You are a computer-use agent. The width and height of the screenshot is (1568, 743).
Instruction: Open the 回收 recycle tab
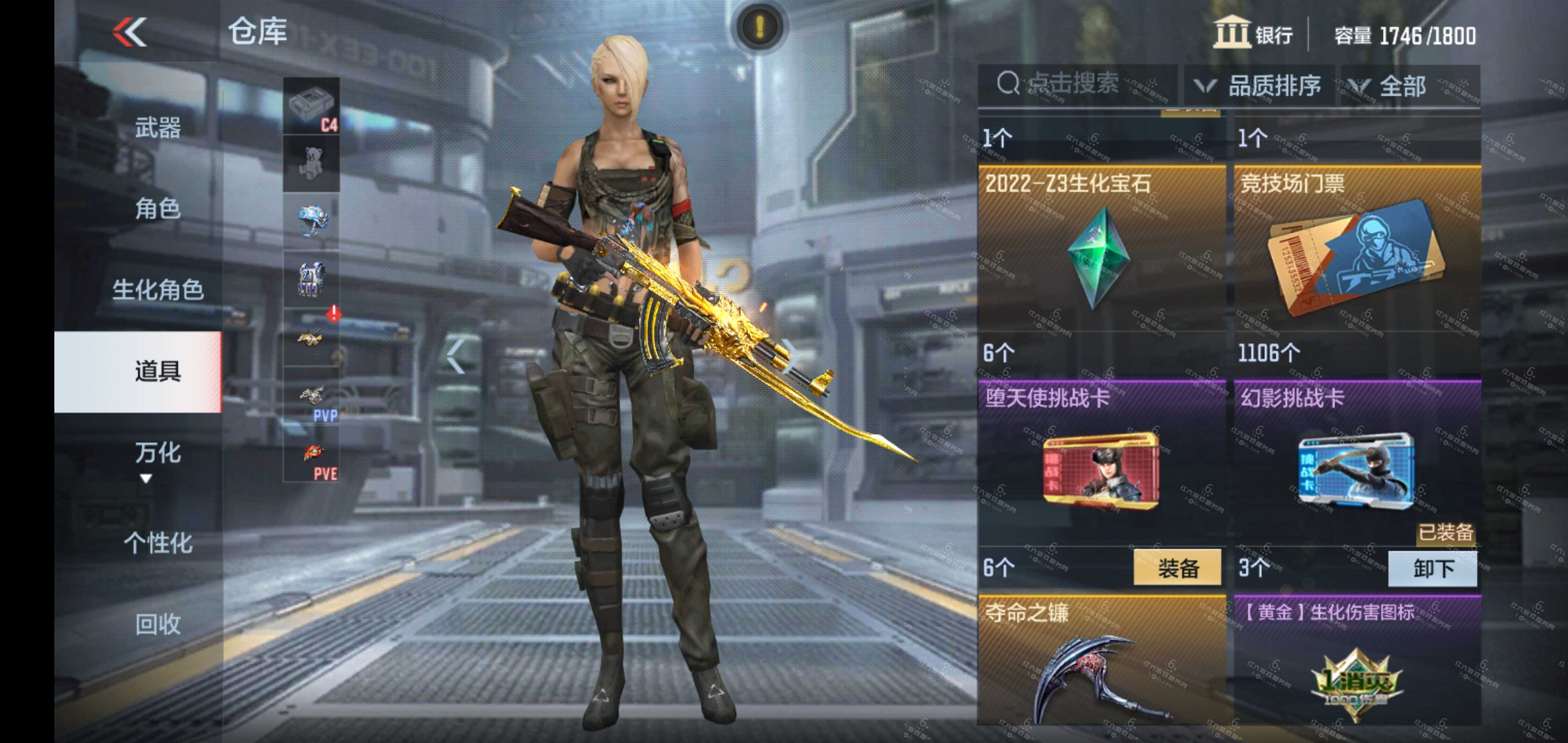pyautogui.click(x=157, y=624)
